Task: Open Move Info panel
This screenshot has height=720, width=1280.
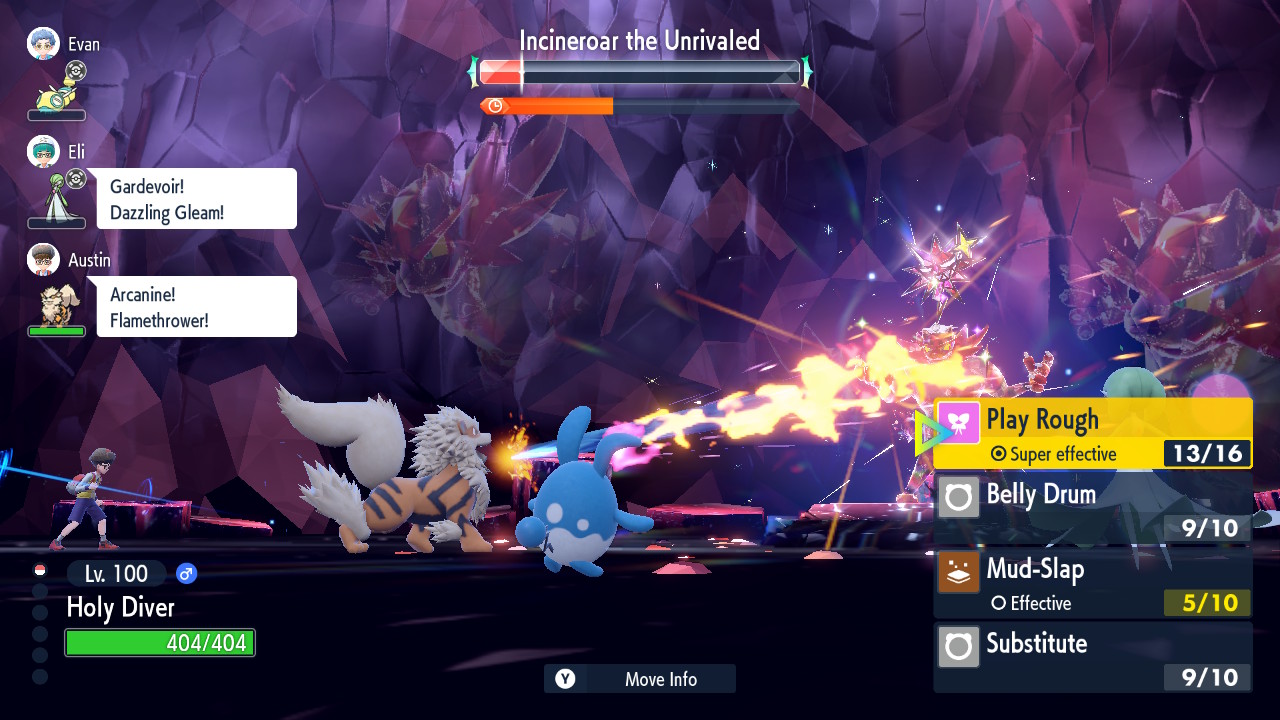Action: 640,679
